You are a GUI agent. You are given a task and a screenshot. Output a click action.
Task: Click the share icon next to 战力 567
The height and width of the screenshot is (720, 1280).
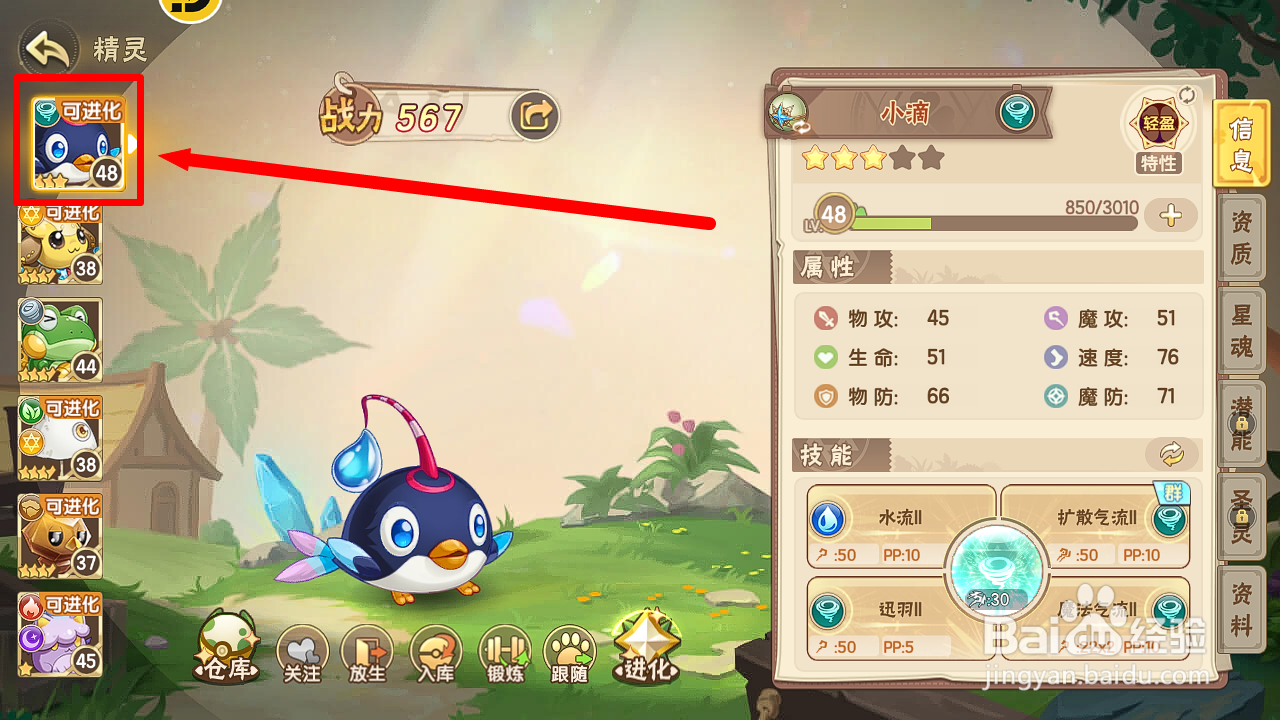click(534, 114)
